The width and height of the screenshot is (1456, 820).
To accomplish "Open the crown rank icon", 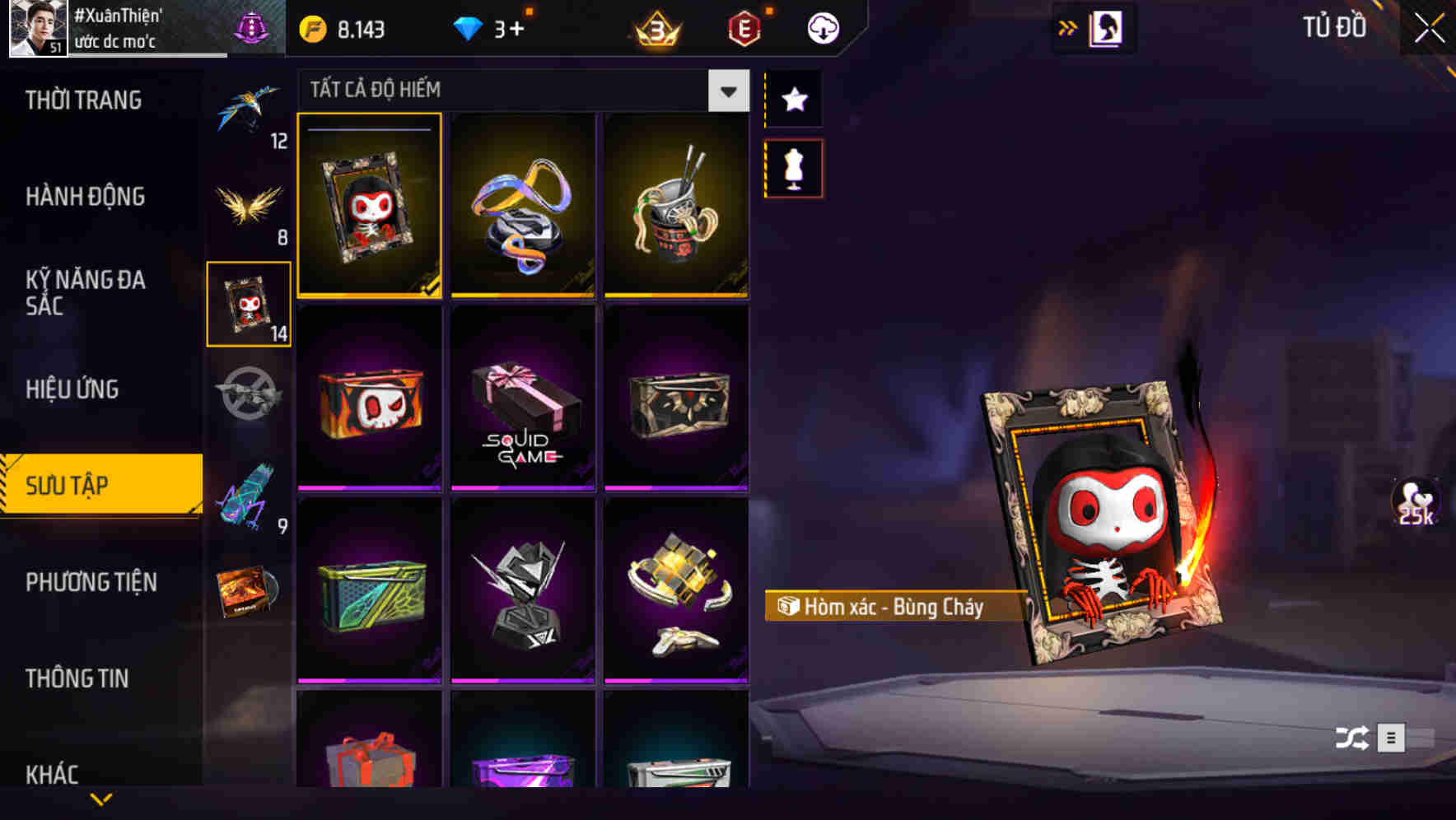I will (x=653, y=27).
